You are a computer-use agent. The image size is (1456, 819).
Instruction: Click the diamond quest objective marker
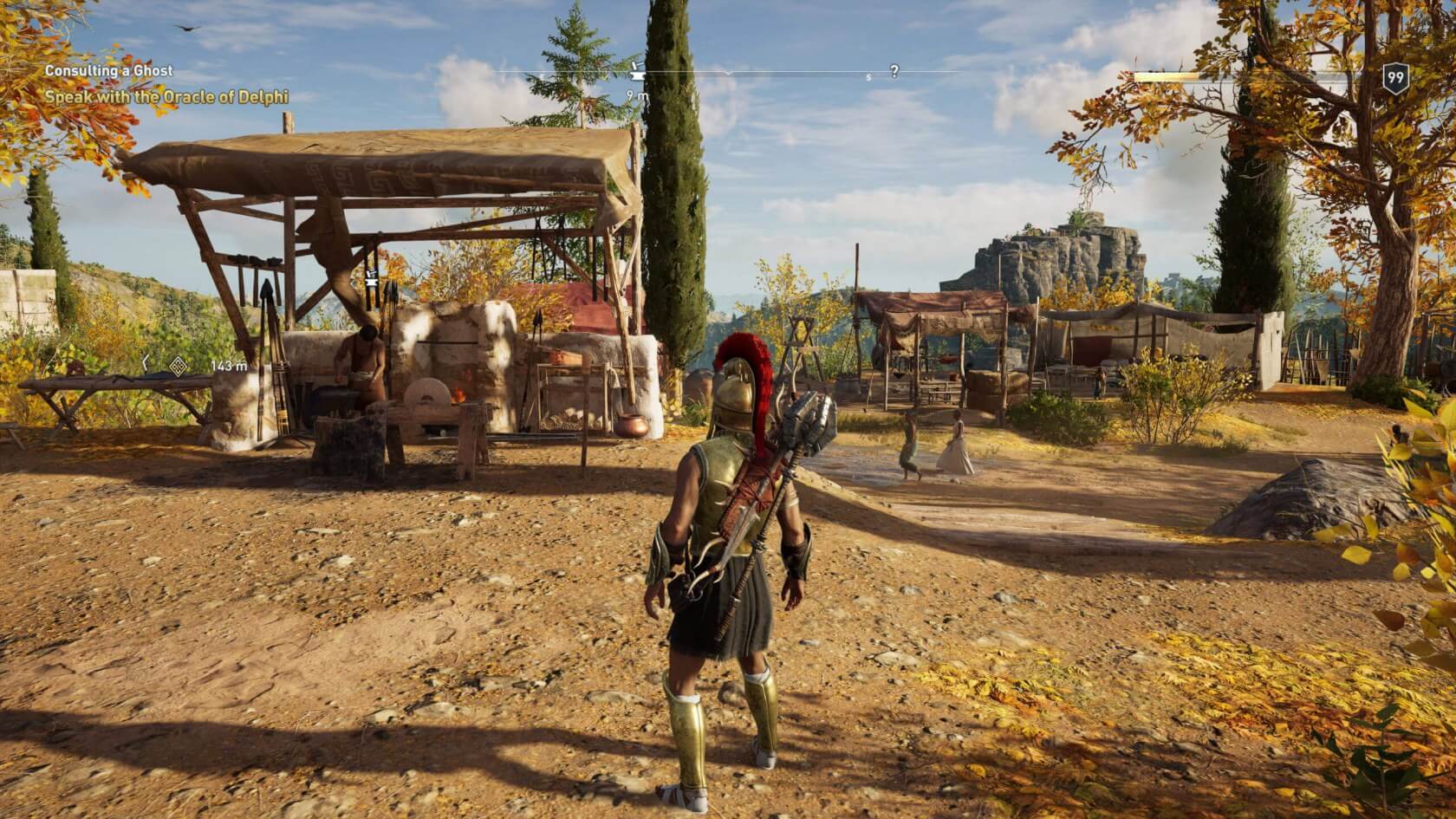(179, 367)
